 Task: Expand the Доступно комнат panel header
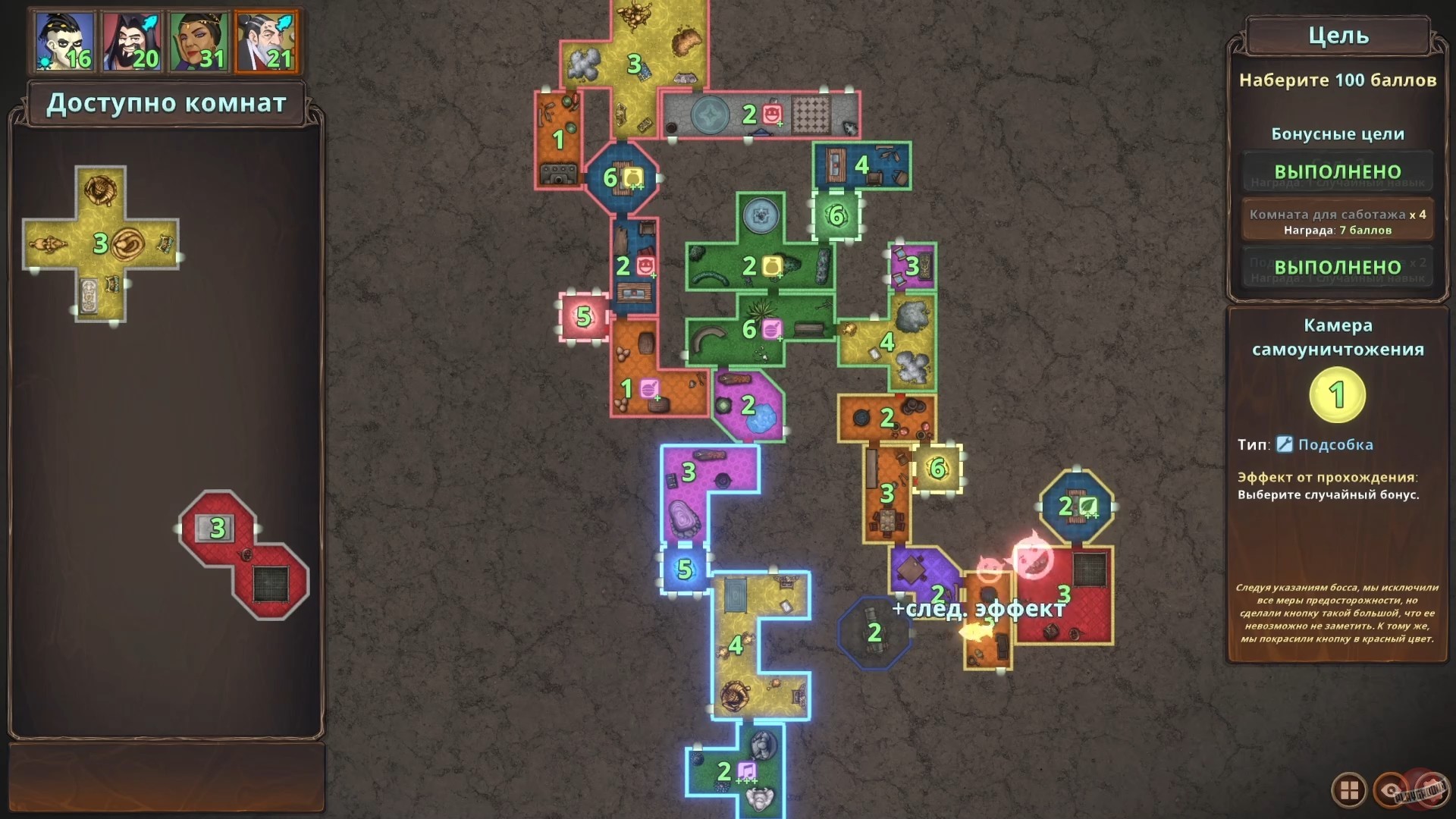(167, 104)
